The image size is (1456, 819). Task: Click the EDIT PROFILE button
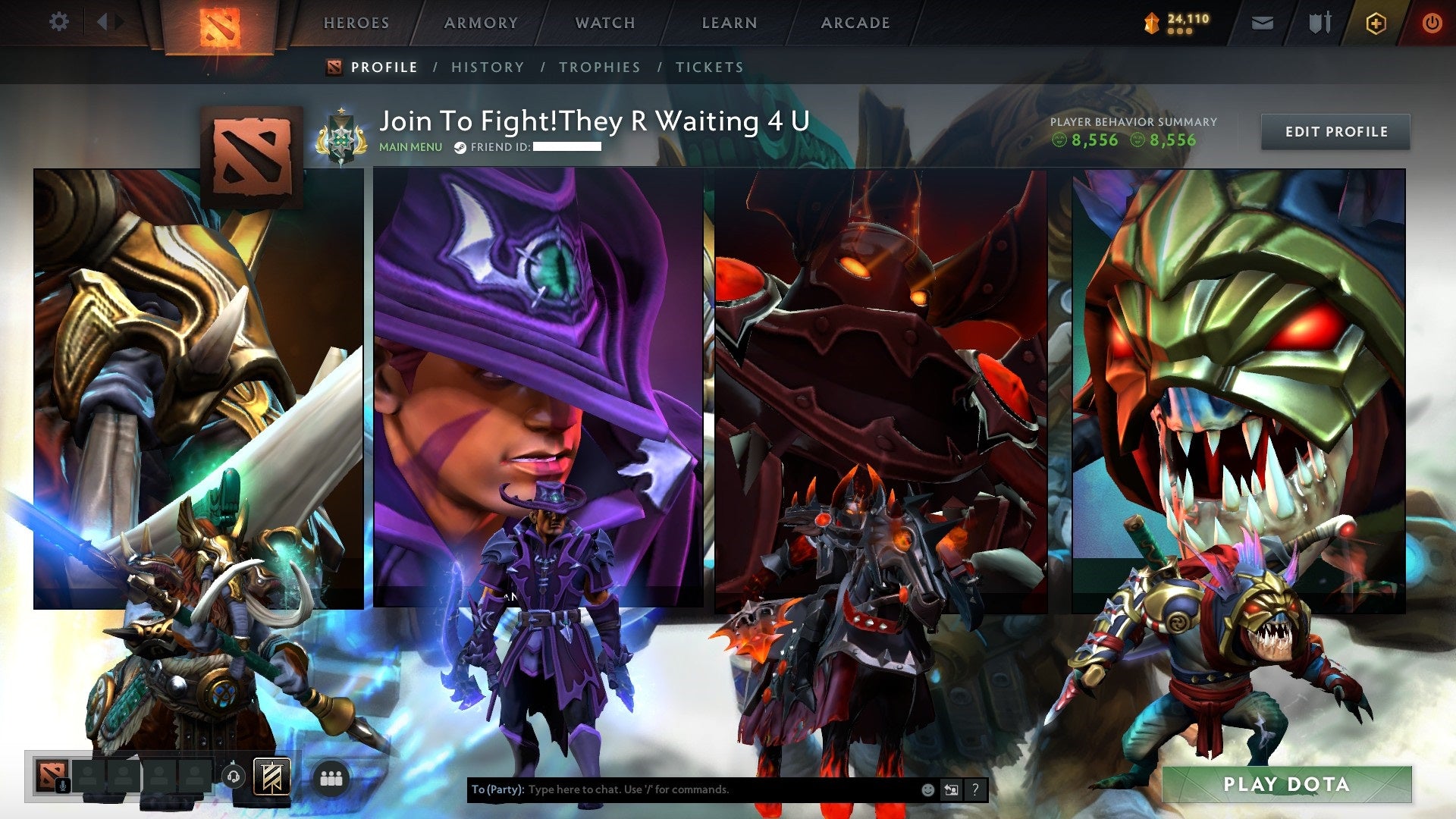tap(1335, 130)
